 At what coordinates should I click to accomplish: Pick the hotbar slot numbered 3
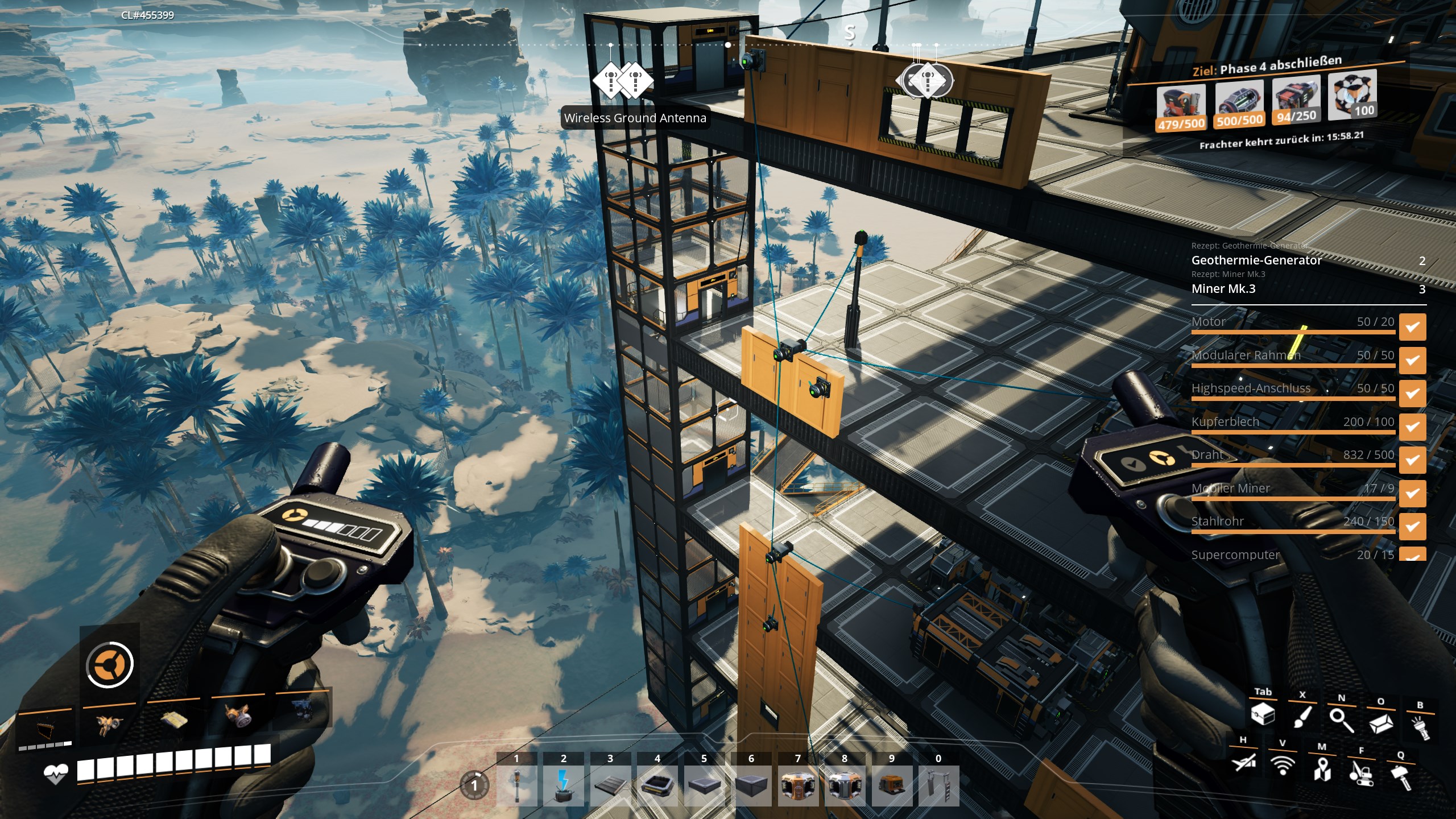coord(610,786)
